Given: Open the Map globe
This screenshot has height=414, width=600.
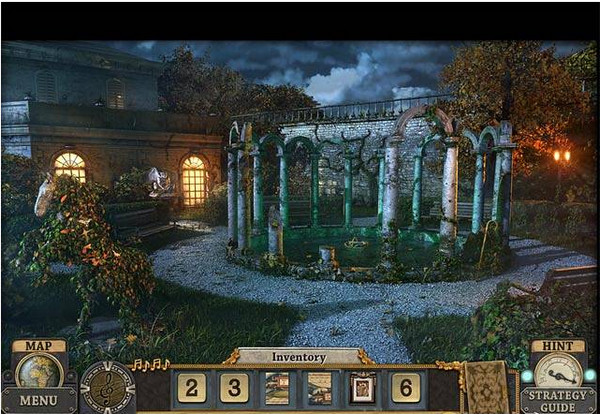Looking at the screenshot, I should pyautogui.click(x=38, y=369).
